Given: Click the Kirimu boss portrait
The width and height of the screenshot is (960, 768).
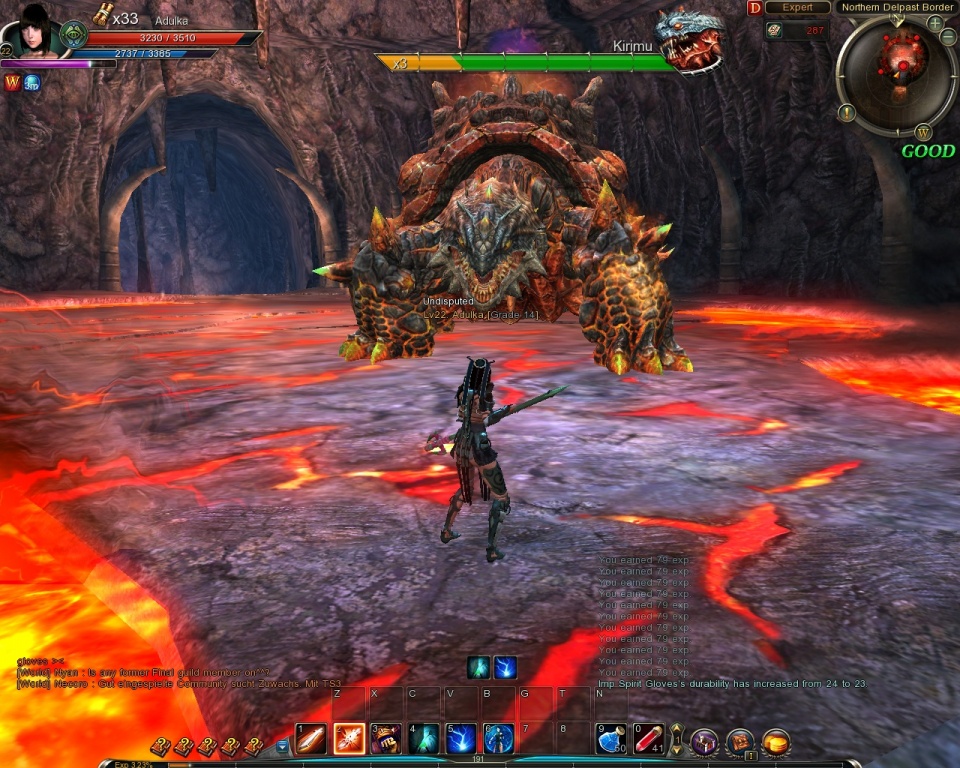Looking at the screenshot, I should click(x=691, y=40).
